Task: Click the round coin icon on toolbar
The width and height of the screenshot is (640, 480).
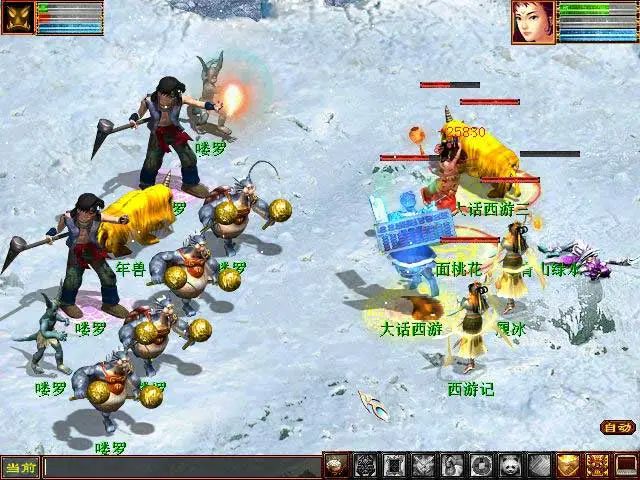Action: click(481, 465)
